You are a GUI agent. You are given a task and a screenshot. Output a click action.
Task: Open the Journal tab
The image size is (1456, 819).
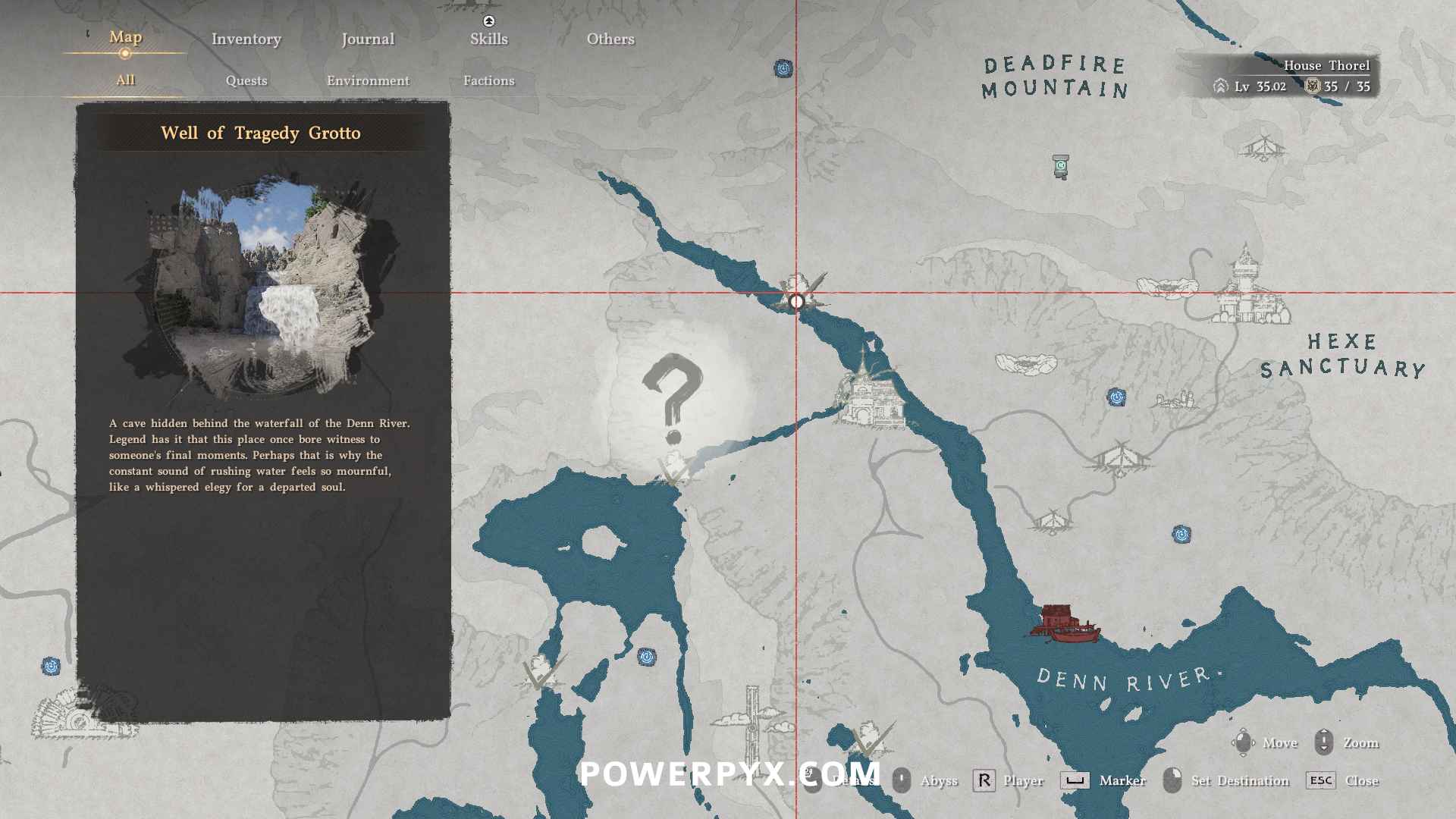[367, 39]
